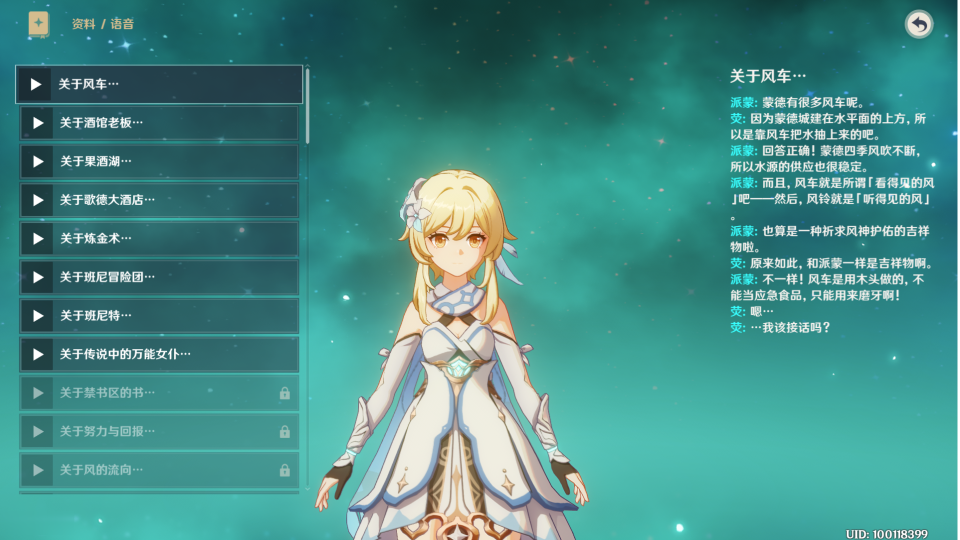Click the locked 关于禁书区的书 entry
Viewport: 960px width, 540px height.
tap(160, 393)
